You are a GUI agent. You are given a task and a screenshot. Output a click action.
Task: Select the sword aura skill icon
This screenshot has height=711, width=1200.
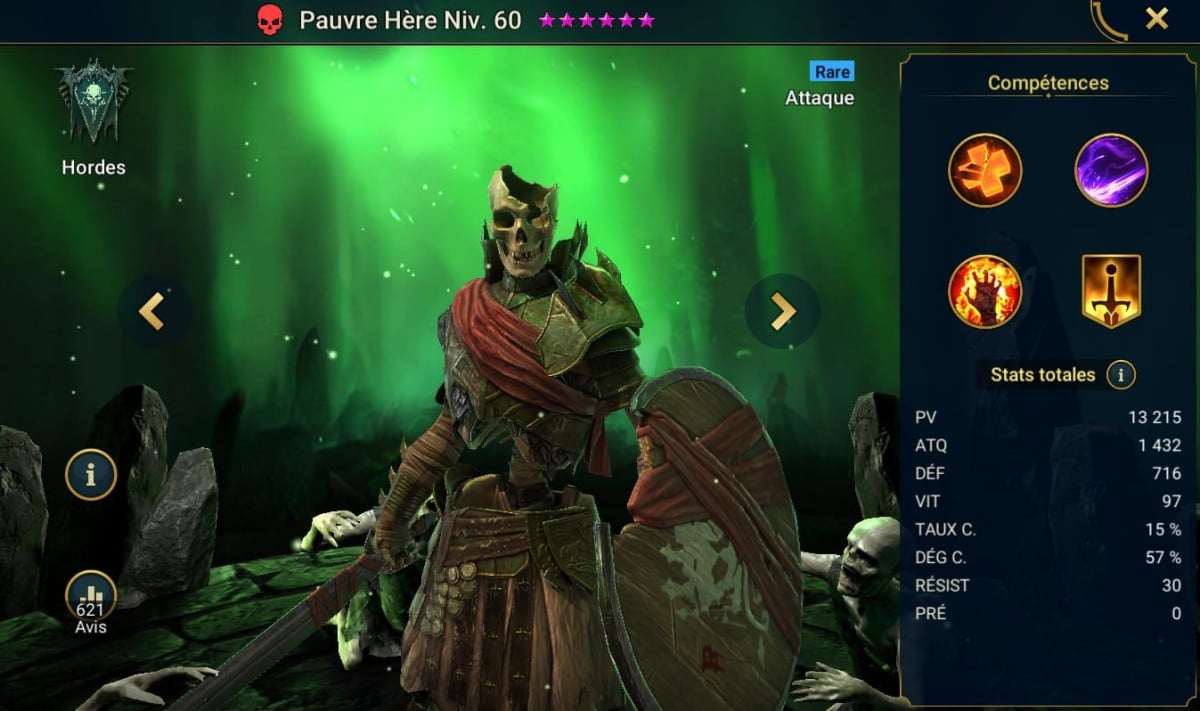tap(1111, 291)
